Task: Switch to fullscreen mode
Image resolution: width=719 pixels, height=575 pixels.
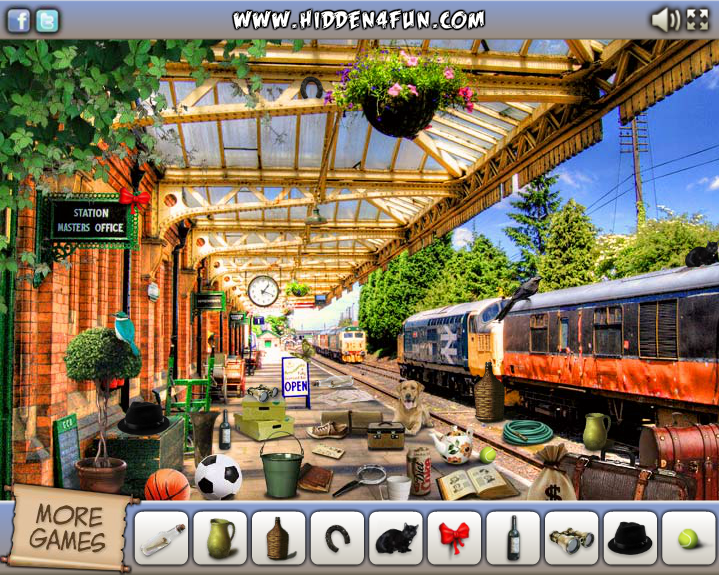Action: pyautogui.click(x=697, y=19)
